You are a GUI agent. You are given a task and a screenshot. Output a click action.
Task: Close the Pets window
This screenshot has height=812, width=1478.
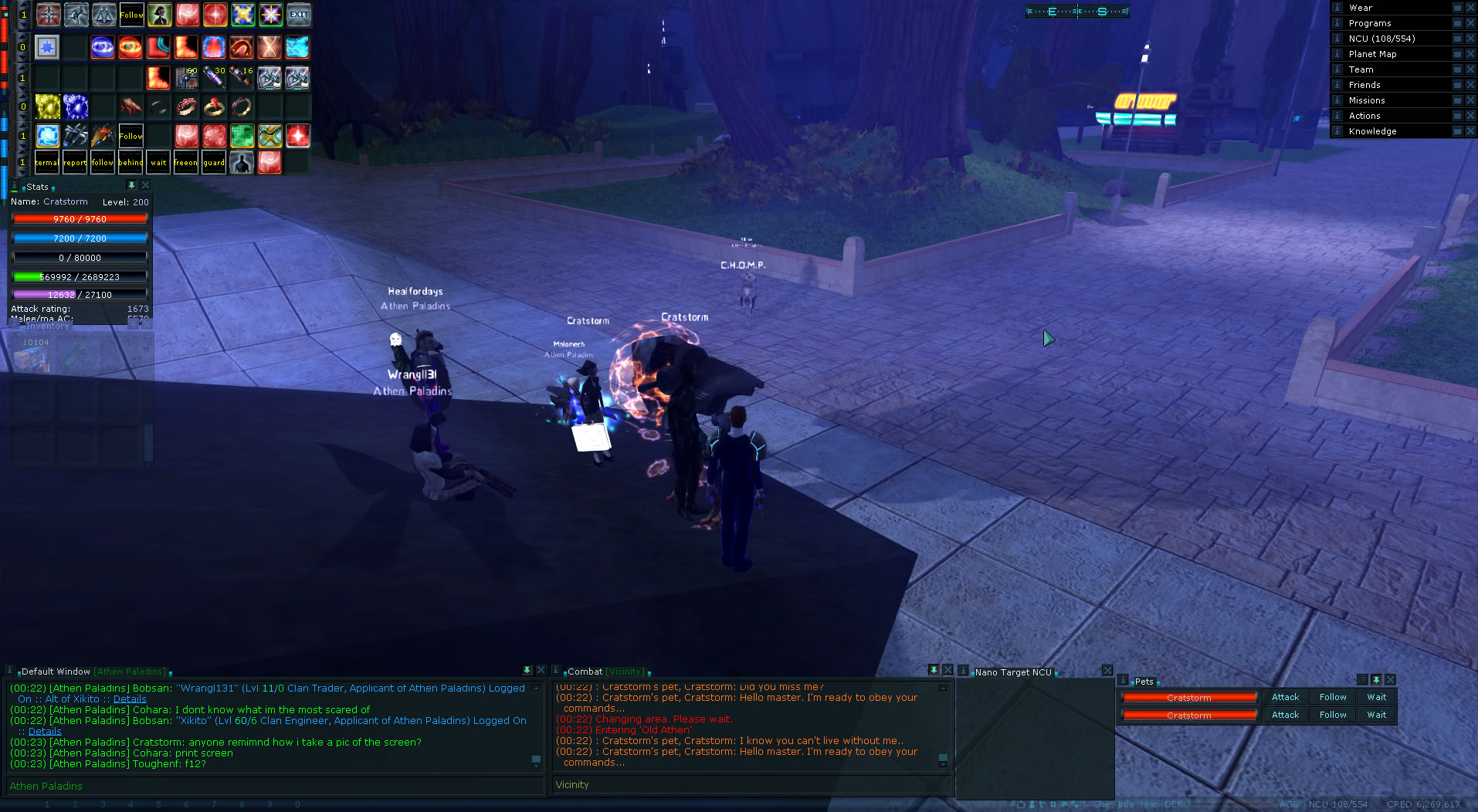click(x=1390, y=680)
